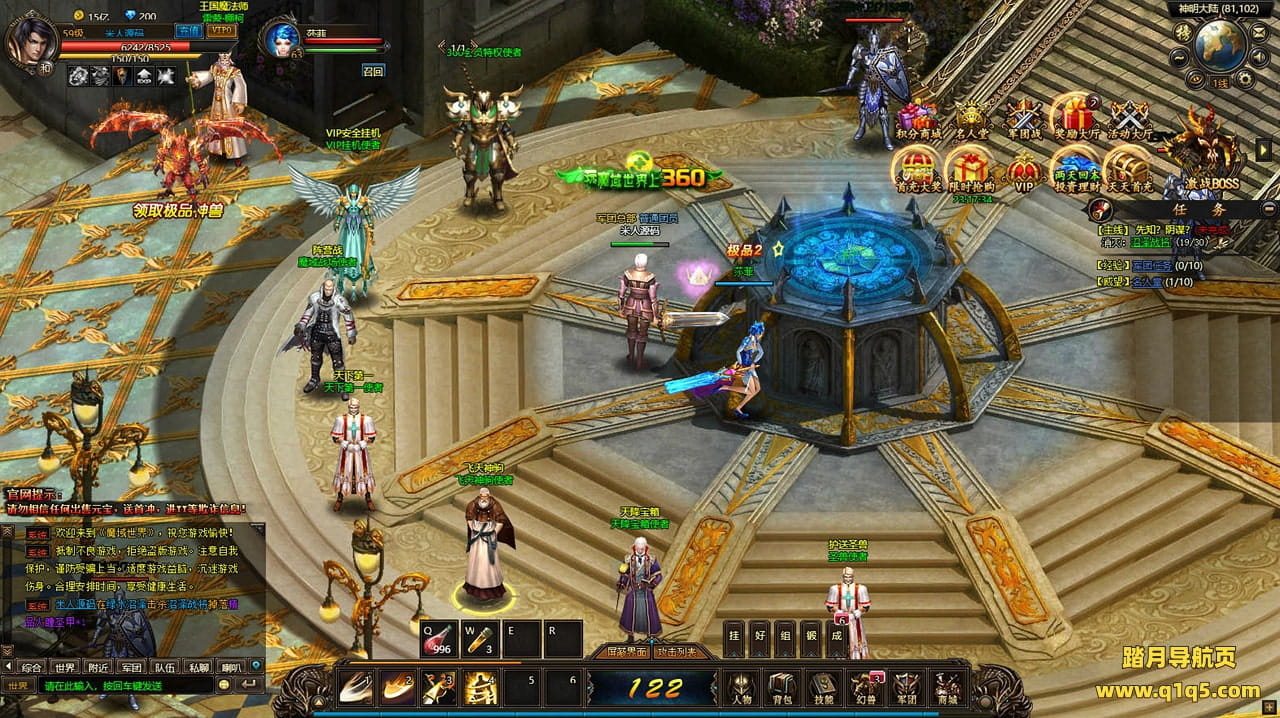Viewport: 1280px width, 718px height.
Task: Switch chat to the 私聊 tab
Action: point(198,666)
